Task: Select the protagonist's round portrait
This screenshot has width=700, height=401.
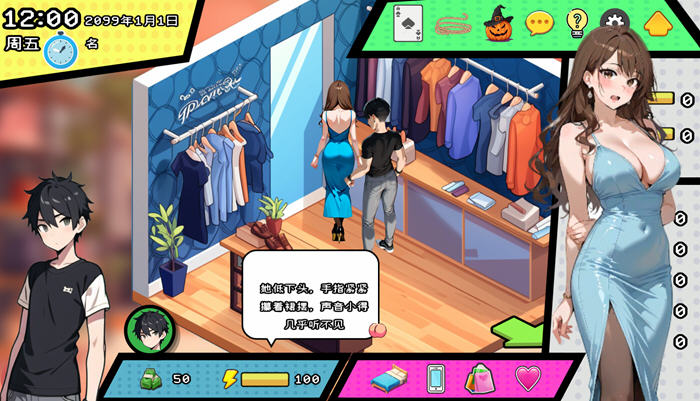Action: [149, 330]
